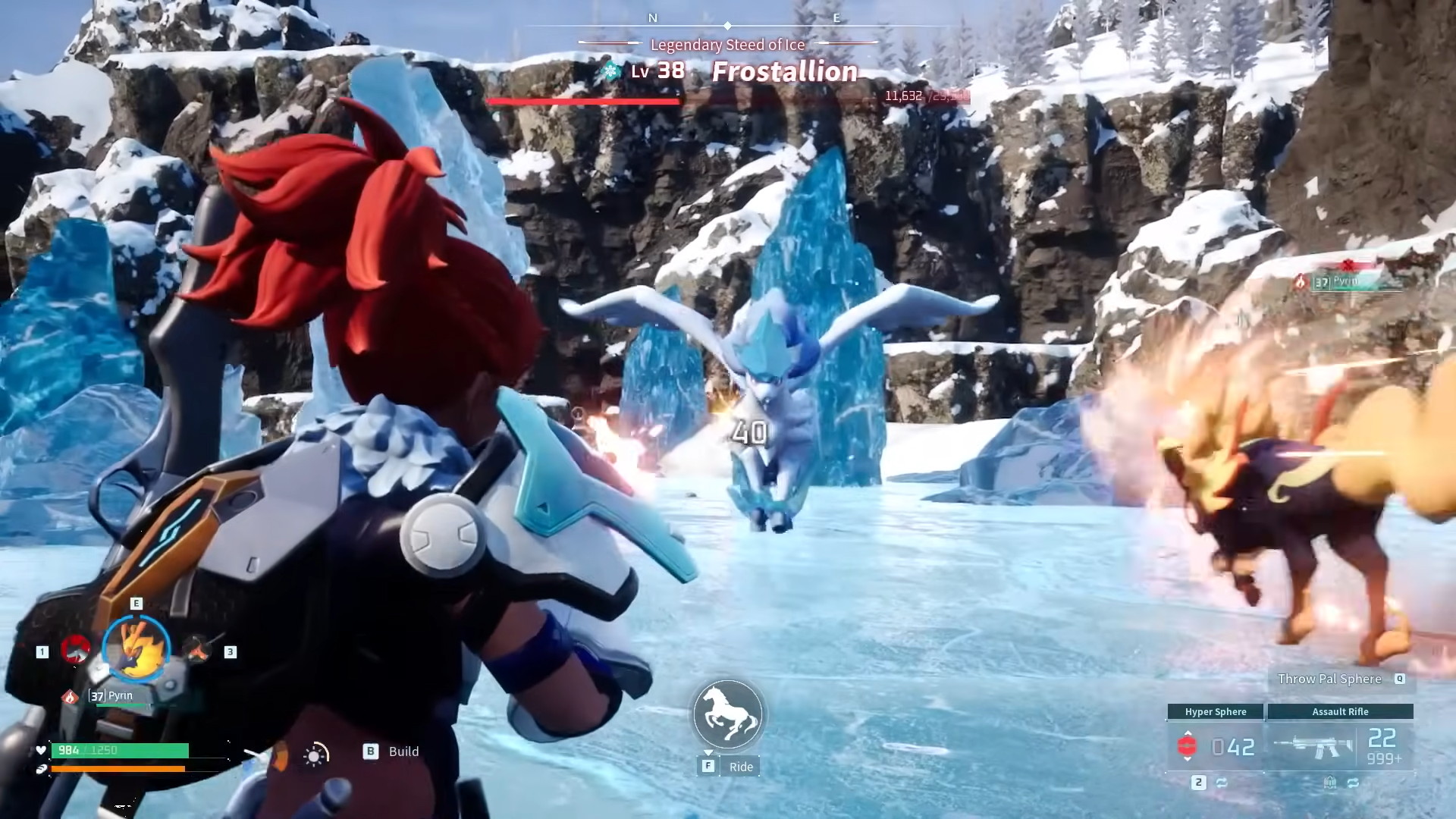Switch to the next pal in the party

click(197, 649)
